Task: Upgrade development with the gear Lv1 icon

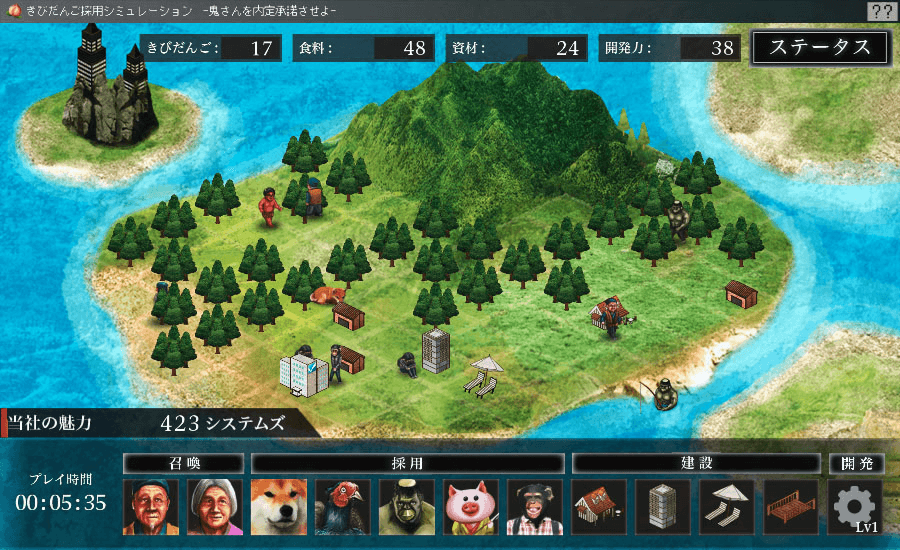Action: click(855, 507)
